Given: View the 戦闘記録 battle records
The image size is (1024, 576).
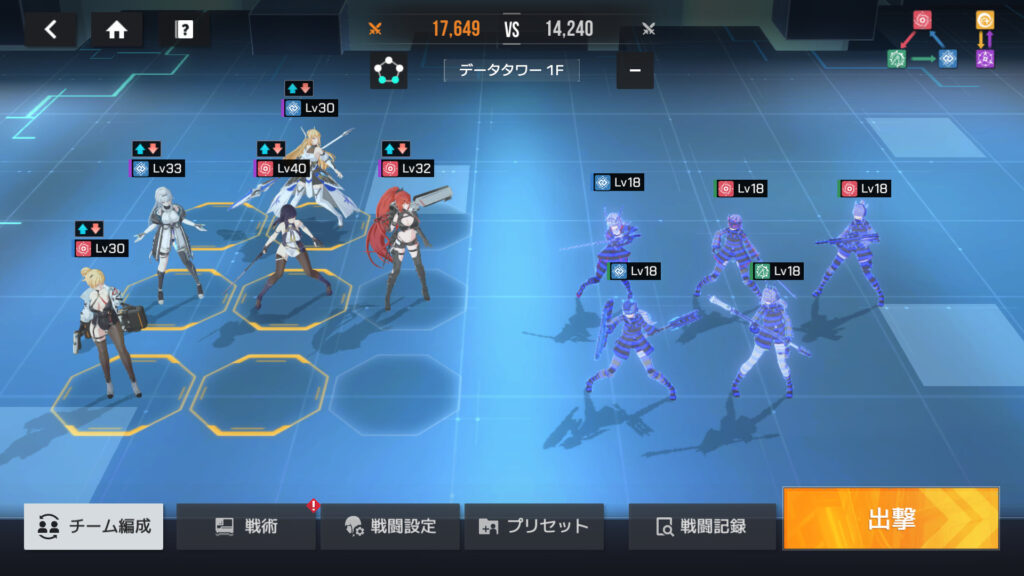Looking at the screenshot, I should pyautogui.click(x=702, y=526).
